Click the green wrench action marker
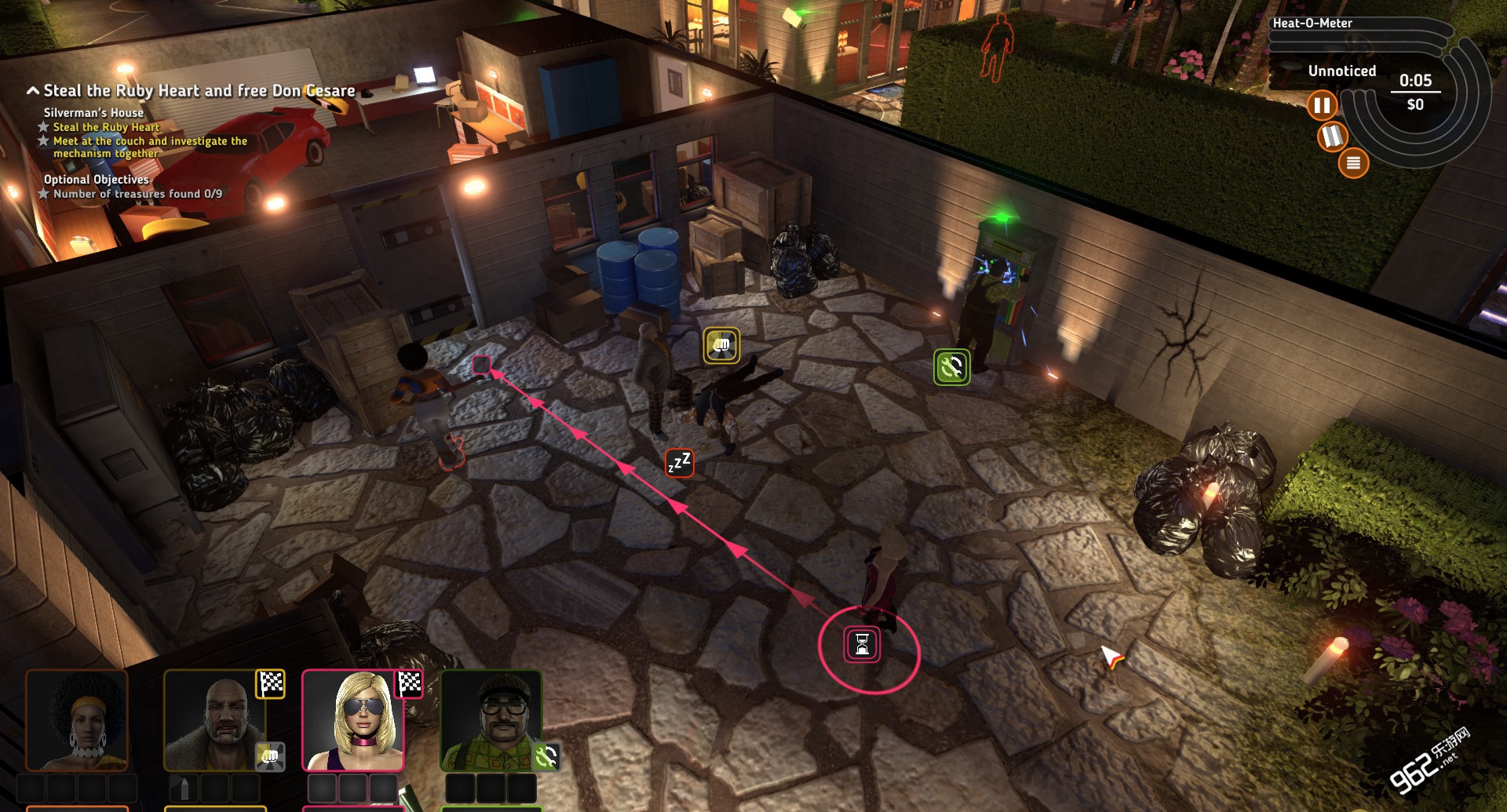Viewport: 1507px width, 812px height. tap(952, 367)
